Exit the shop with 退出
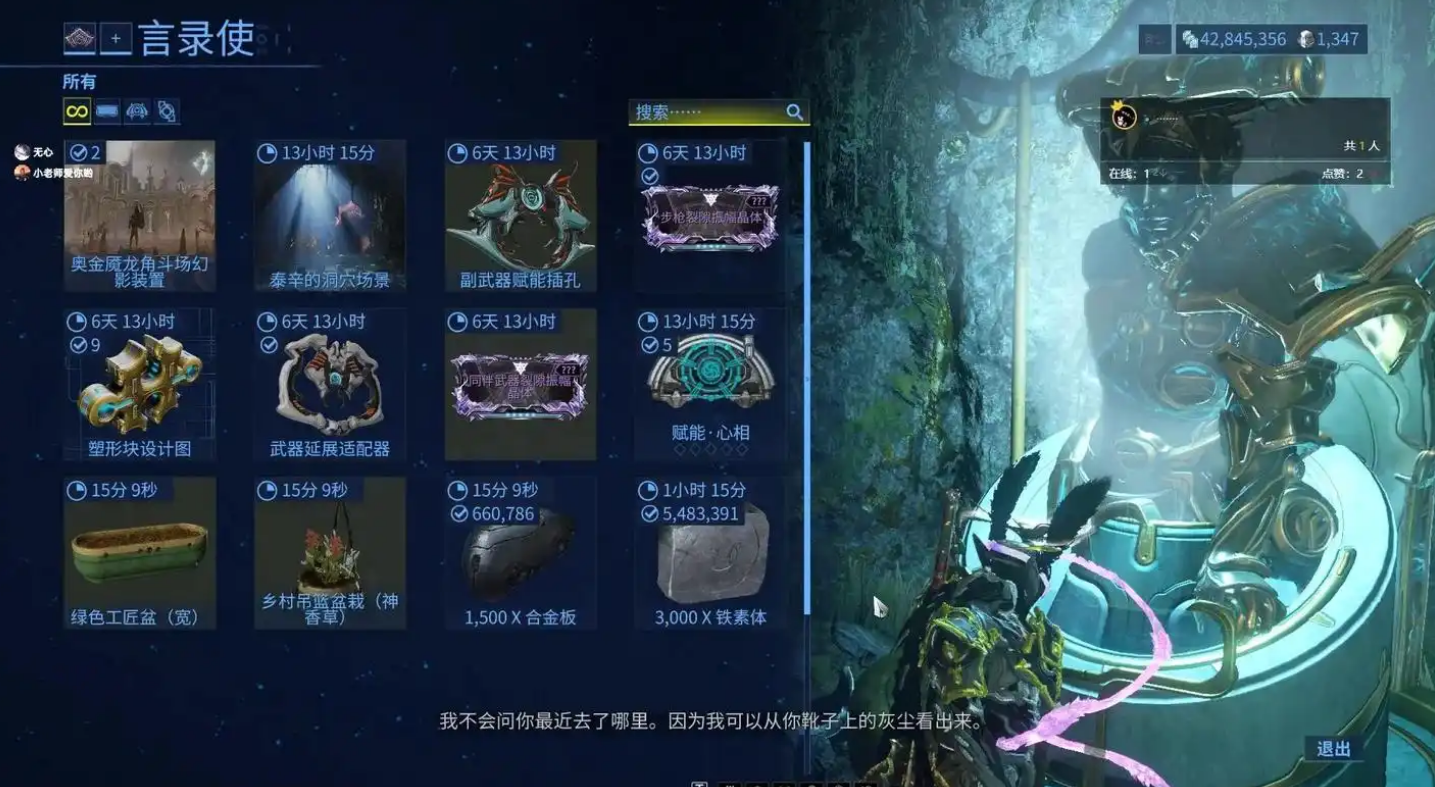The height and width of the screenshot is (787, 1435). [1333, 749]
